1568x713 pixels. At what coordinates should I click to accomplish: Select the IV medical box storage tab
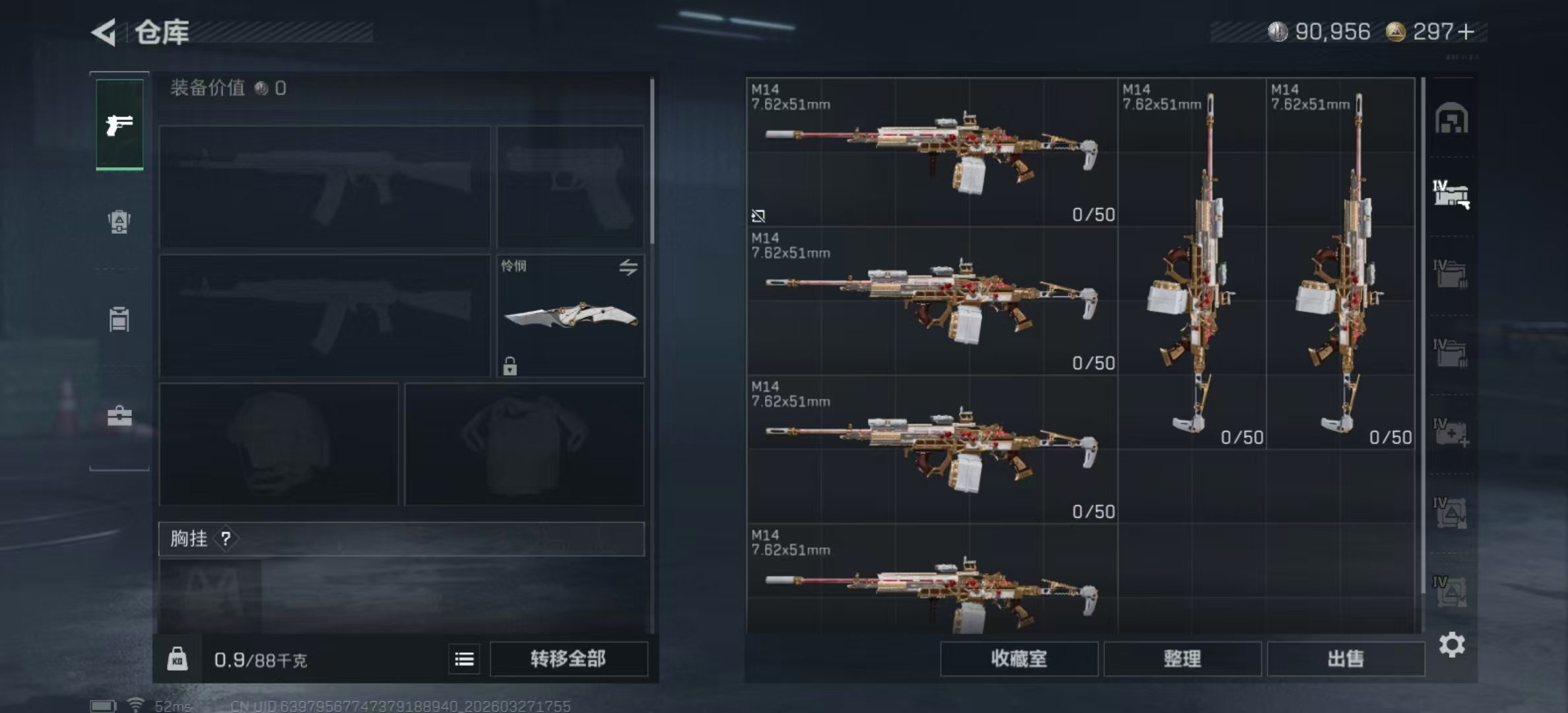[x=1451, y=432]
